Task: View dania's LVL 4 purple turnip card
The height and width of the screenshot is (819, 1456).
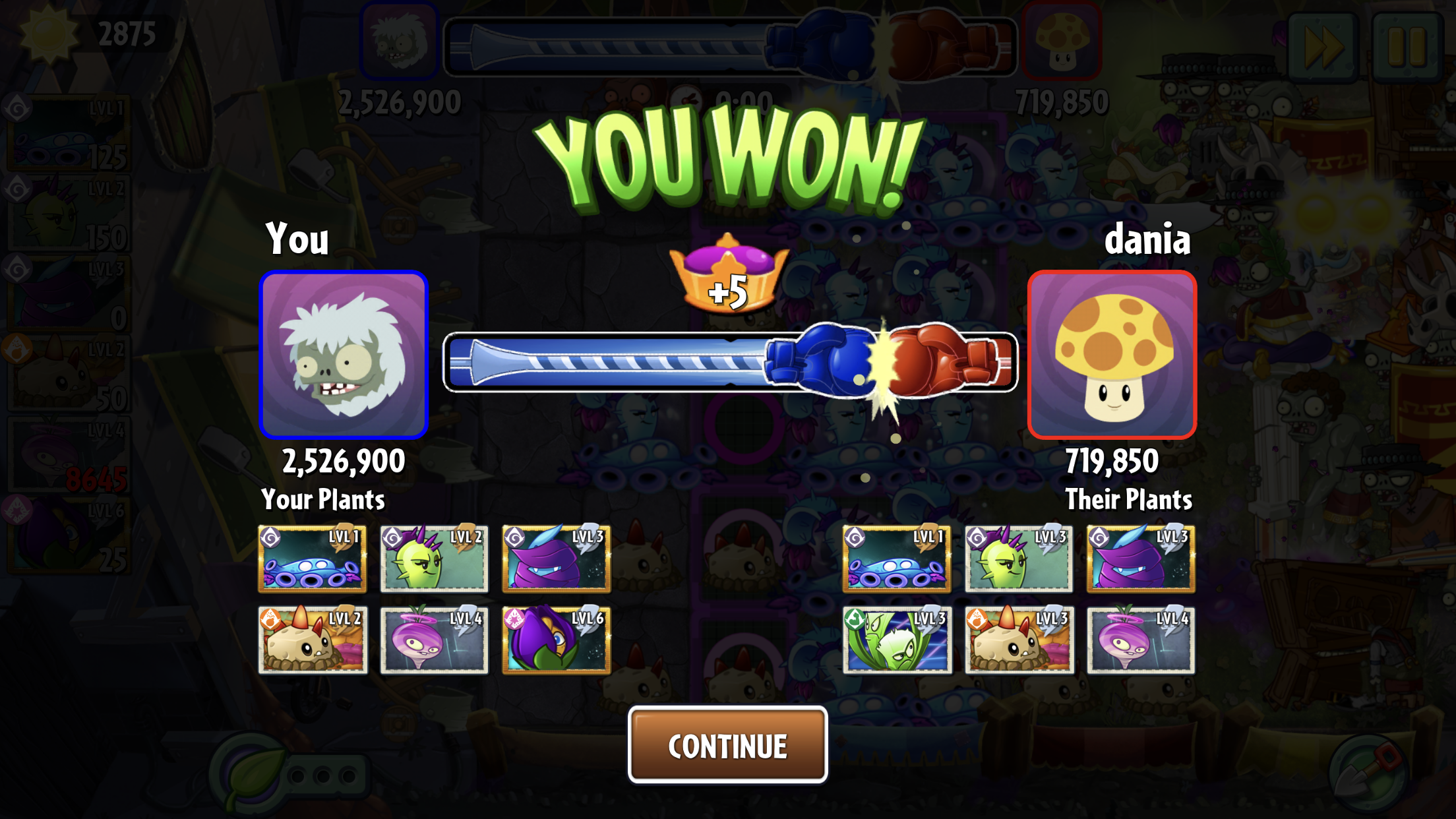Action: pyautogui.click(x=1140, y=640)
